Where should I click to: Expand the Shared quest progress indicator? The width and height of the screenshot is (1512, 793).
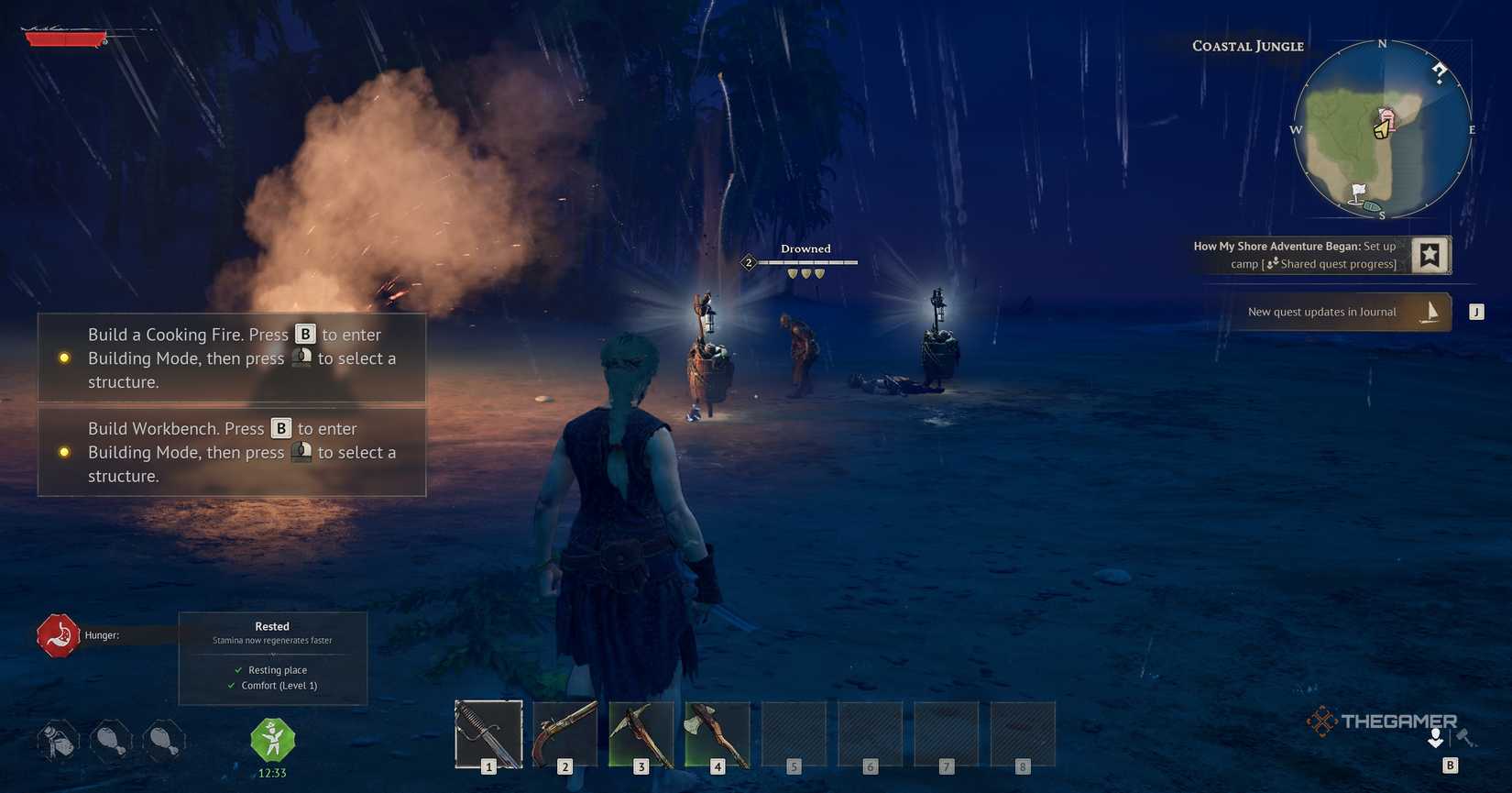1273,263
